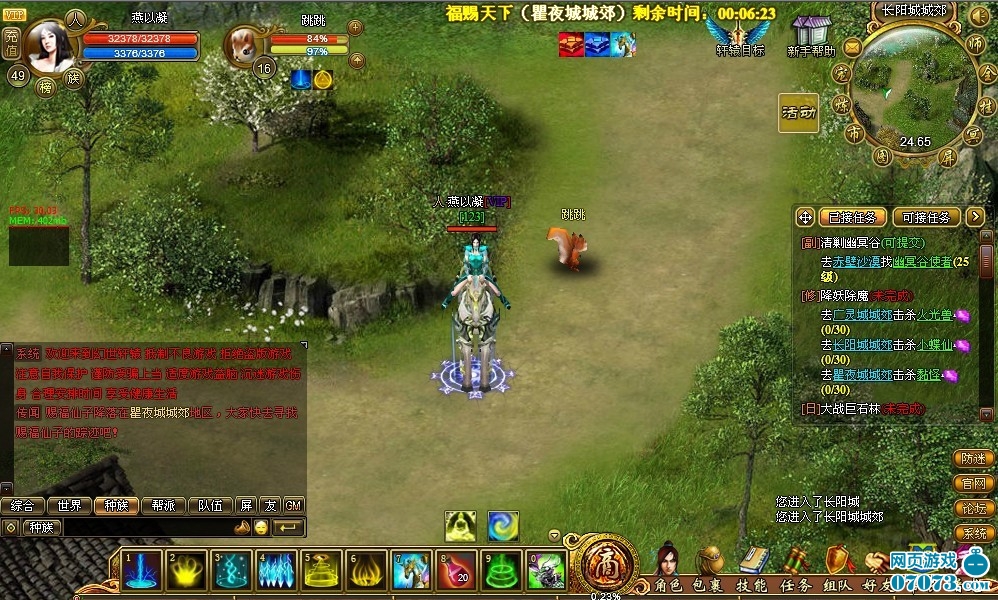The width and height of the screenshot is (998, 600).
Task: Activate the skill in hotbar slot 1
Action: [x=140, y=570]
